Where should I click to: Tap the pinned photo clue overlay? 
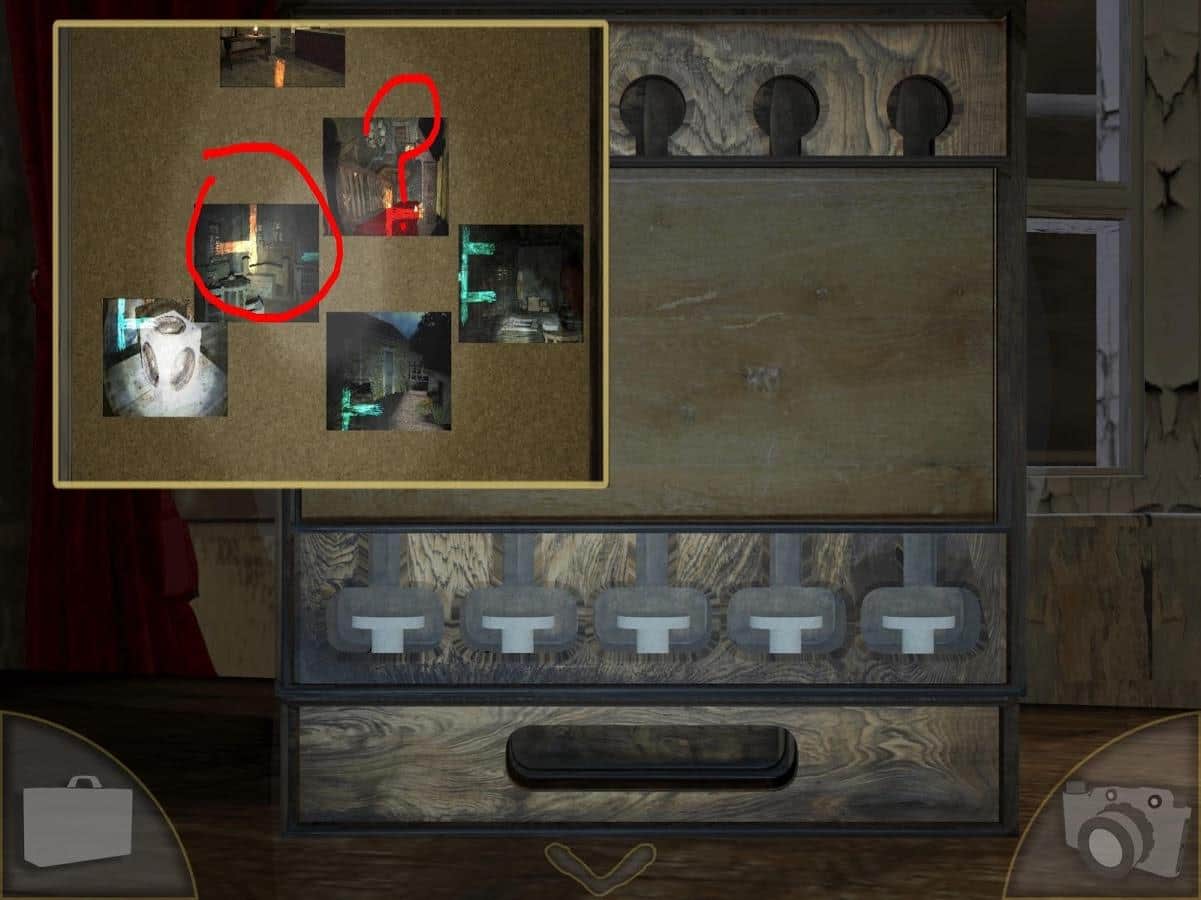coord(330,254)
